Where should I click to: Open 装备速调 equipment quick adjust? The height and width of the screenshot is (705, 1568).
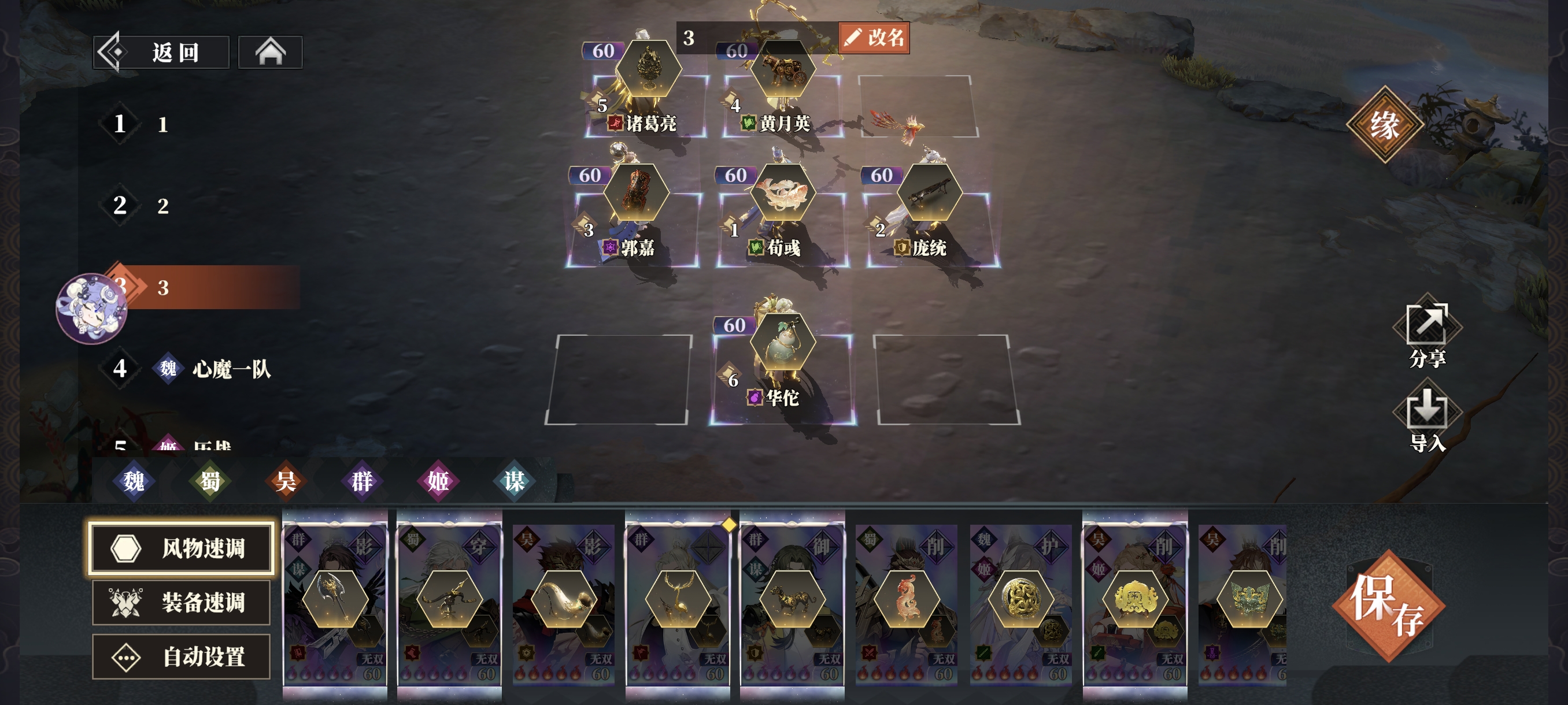pos(181,602)
